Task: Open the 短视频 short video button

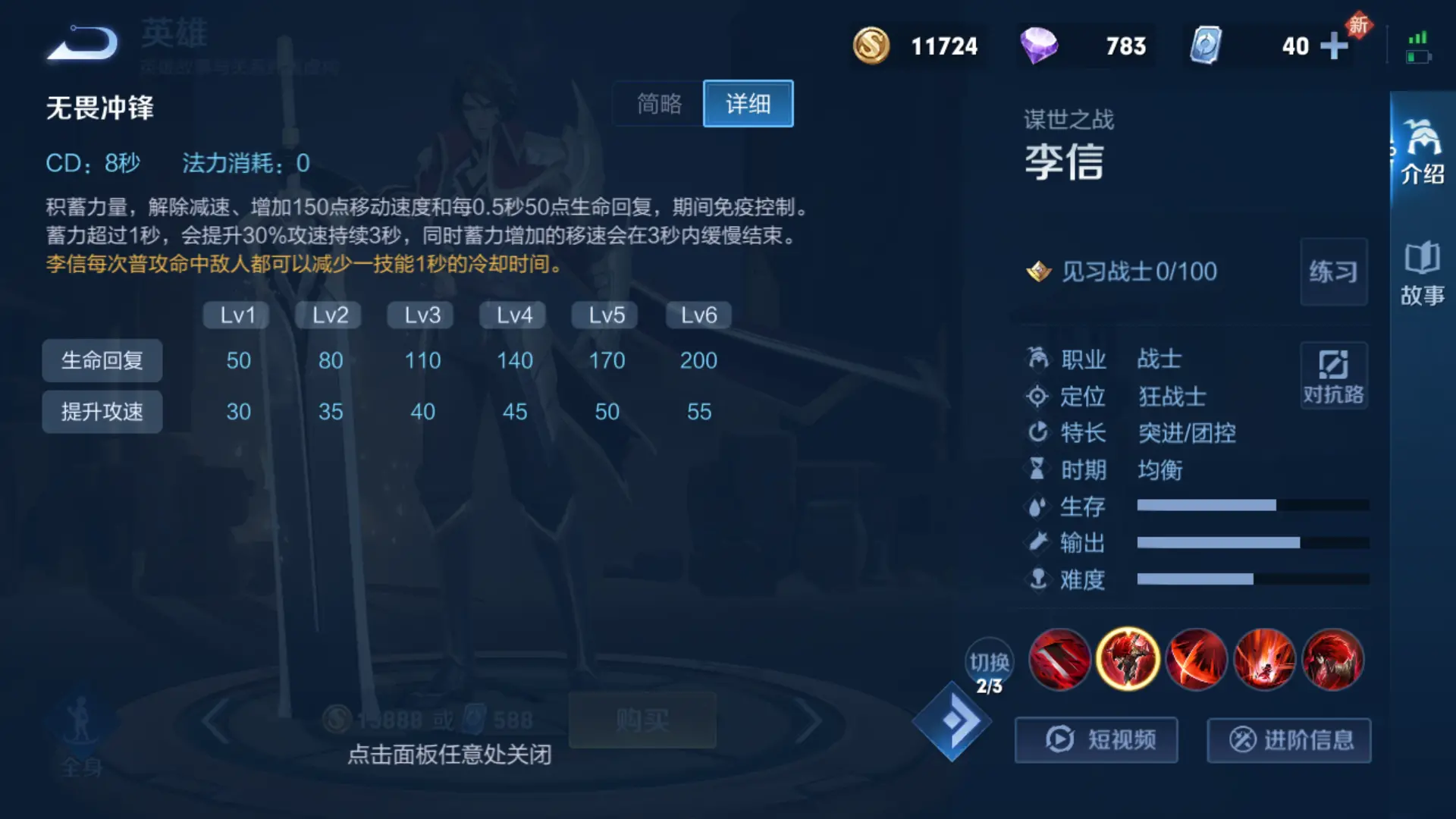Action: point(1096,740)
